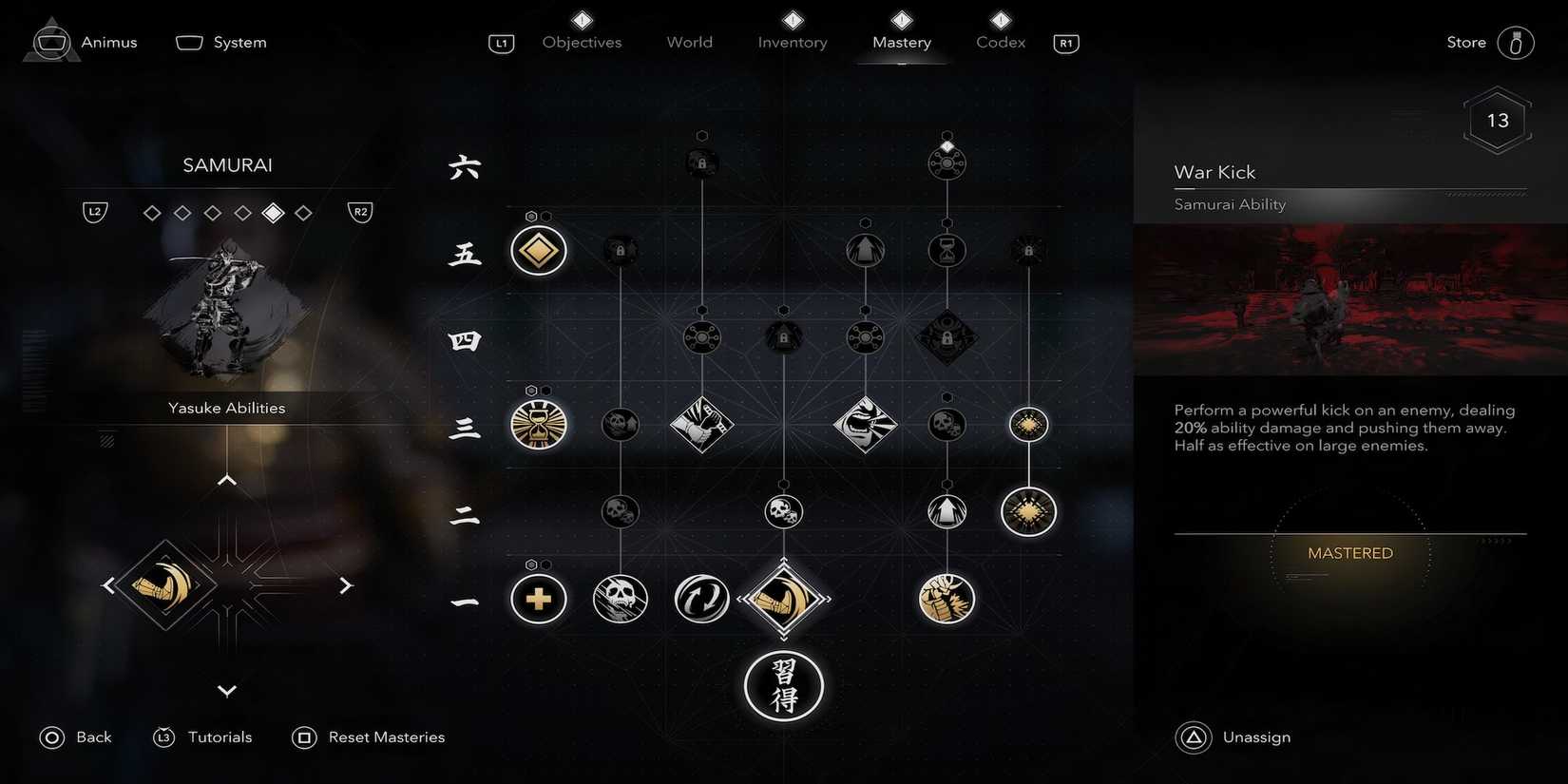Image resolution: width=1568 pixels, height=784 pixels.
Task: Open the deflection swirl skill node
Action: point(701,599)
